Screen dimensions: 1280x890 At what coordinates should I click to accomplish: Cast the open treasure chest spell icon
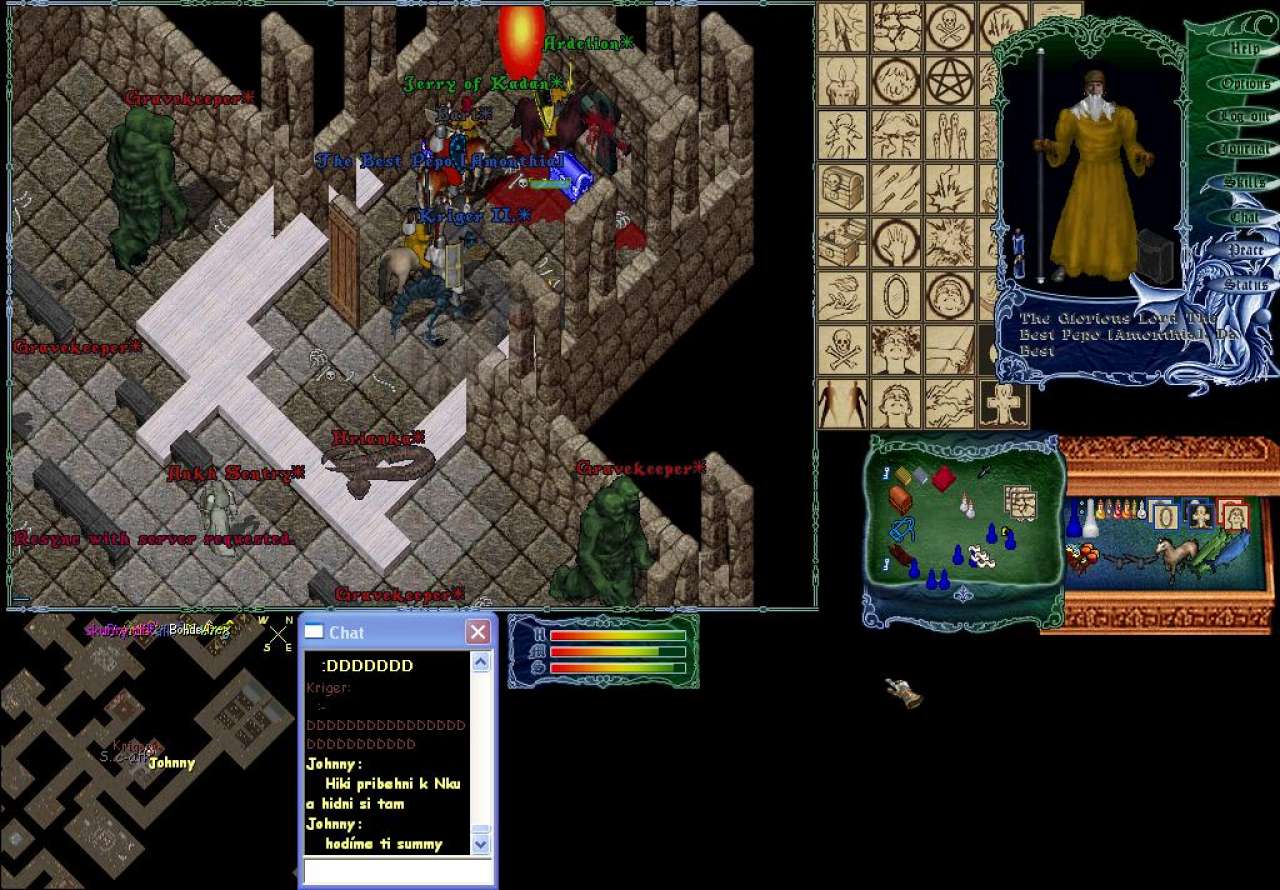click(x=842, y=242)
